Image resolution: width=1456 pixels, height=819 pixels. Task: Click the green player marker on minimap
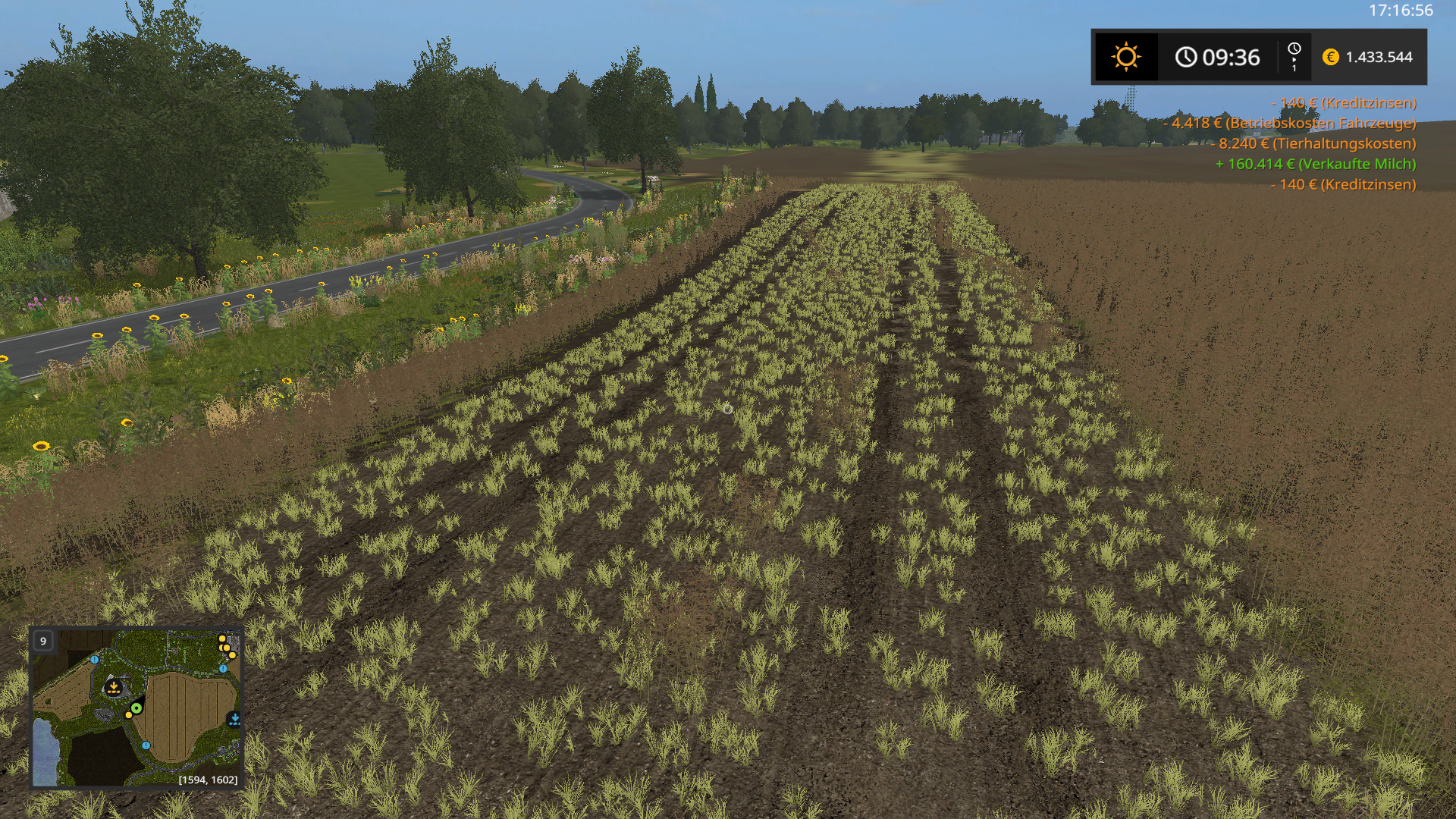click(x=136, y=708)
